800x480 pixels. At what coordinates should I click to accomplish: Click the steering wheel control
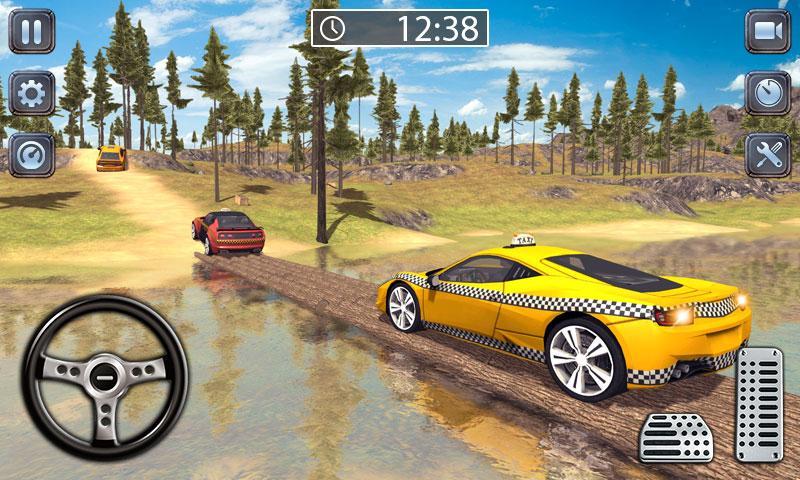[105, 377]
